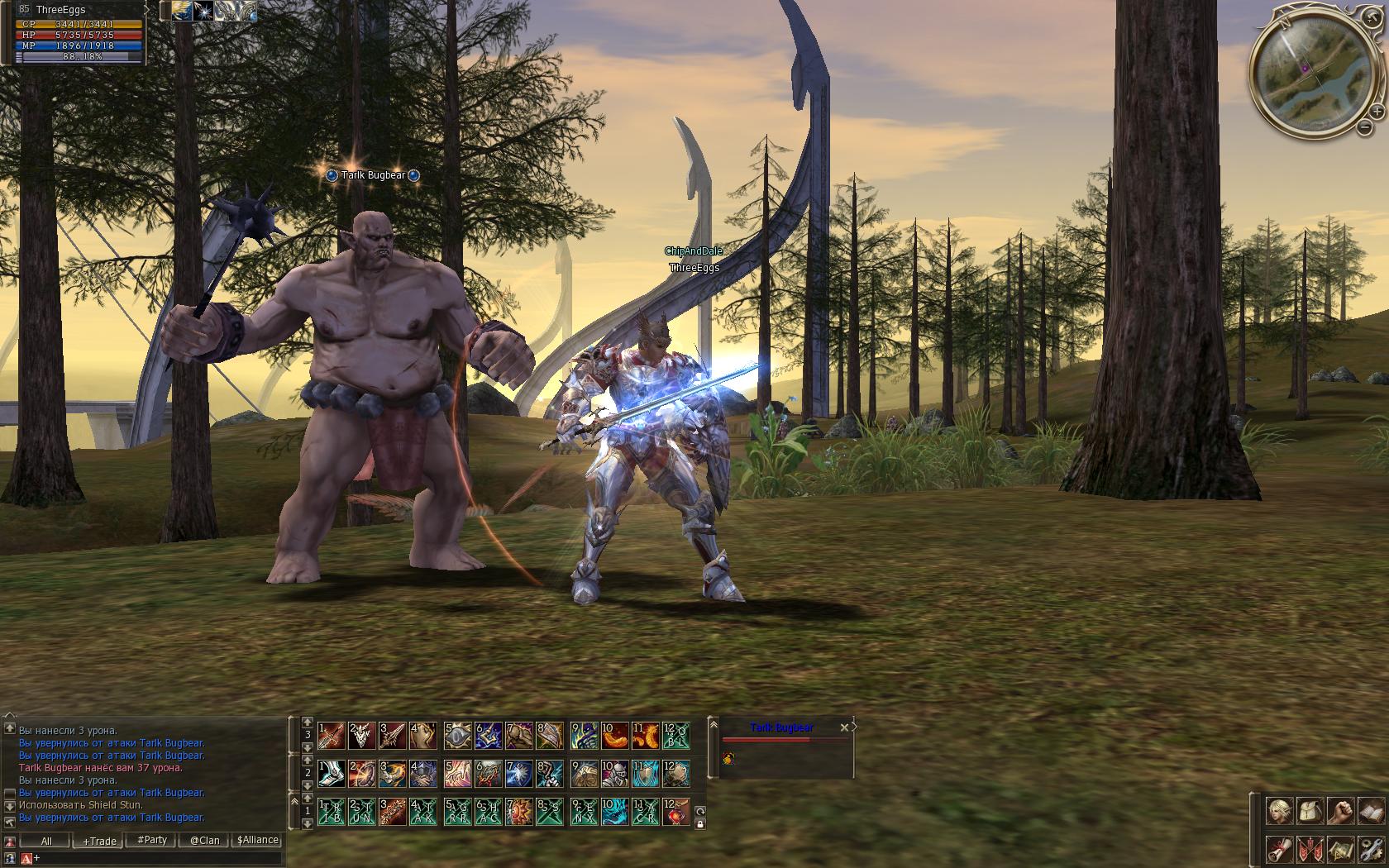
Task: Select the @Clan chat tab
Action: [204, 841]
